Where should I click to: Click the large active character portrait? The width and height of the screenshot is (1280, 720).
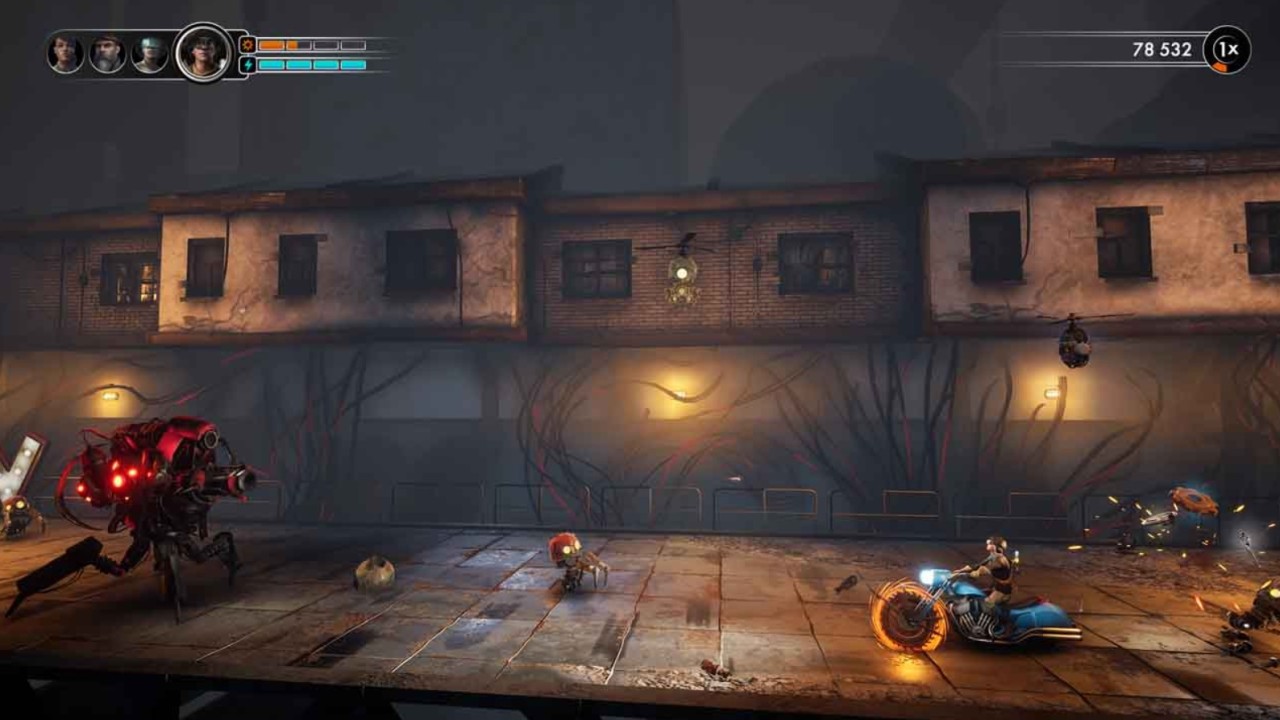pyautogui.click(x=203, y=52)
